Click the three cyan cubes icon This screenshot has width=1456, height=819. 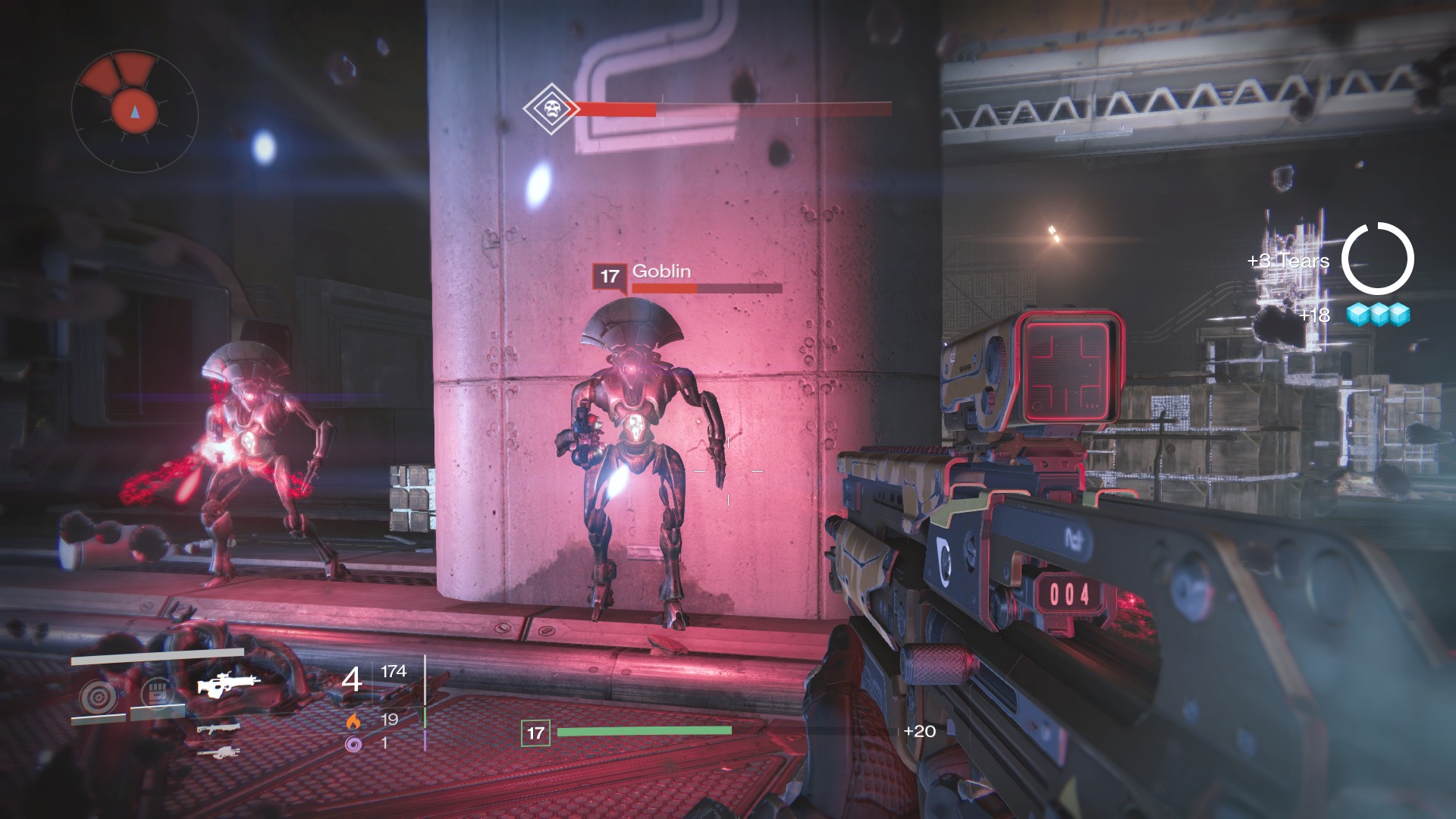[x=1379, y=314]
